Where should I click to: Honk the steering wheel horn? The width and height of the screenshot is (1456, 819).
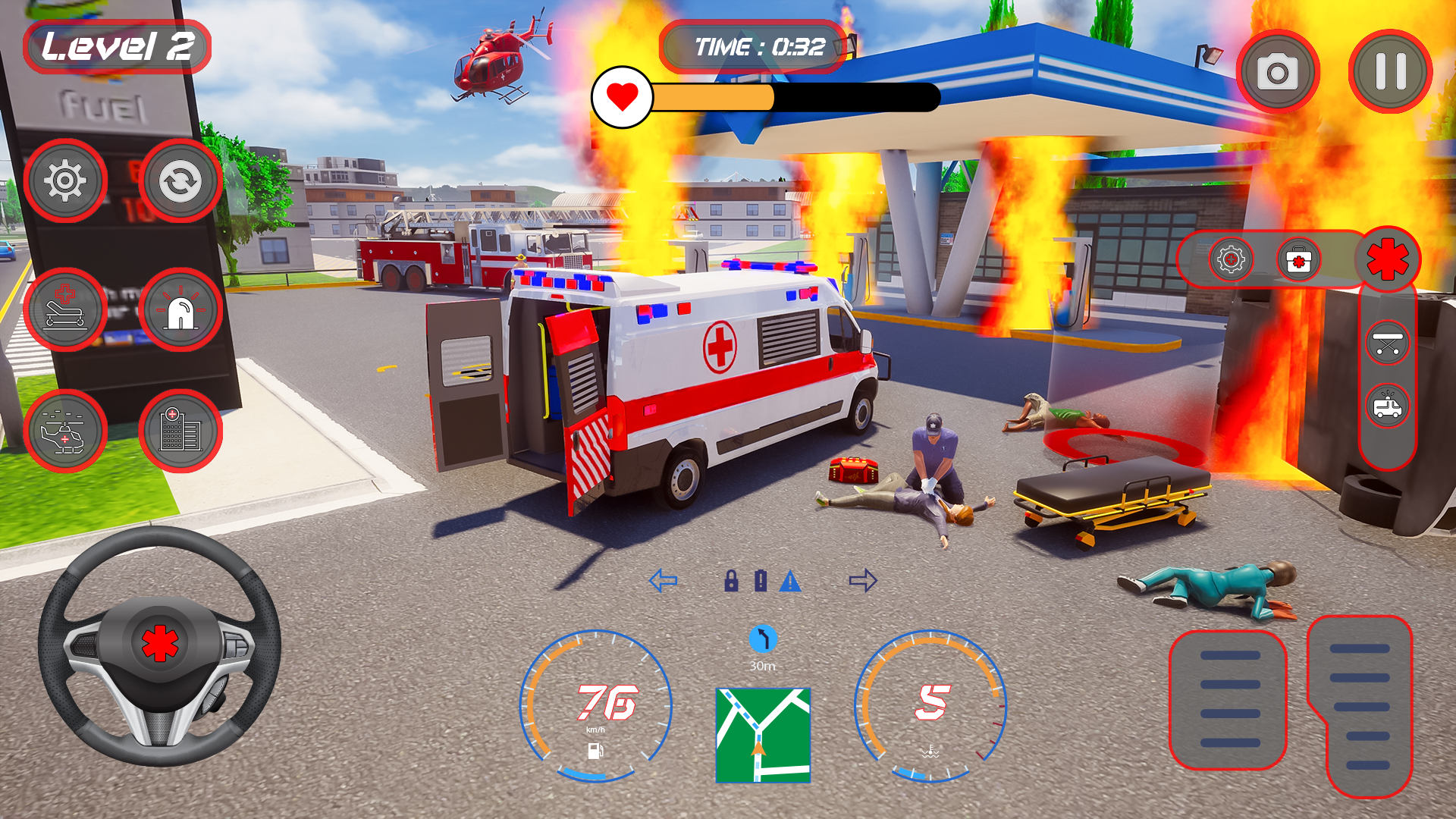(159, 643)
